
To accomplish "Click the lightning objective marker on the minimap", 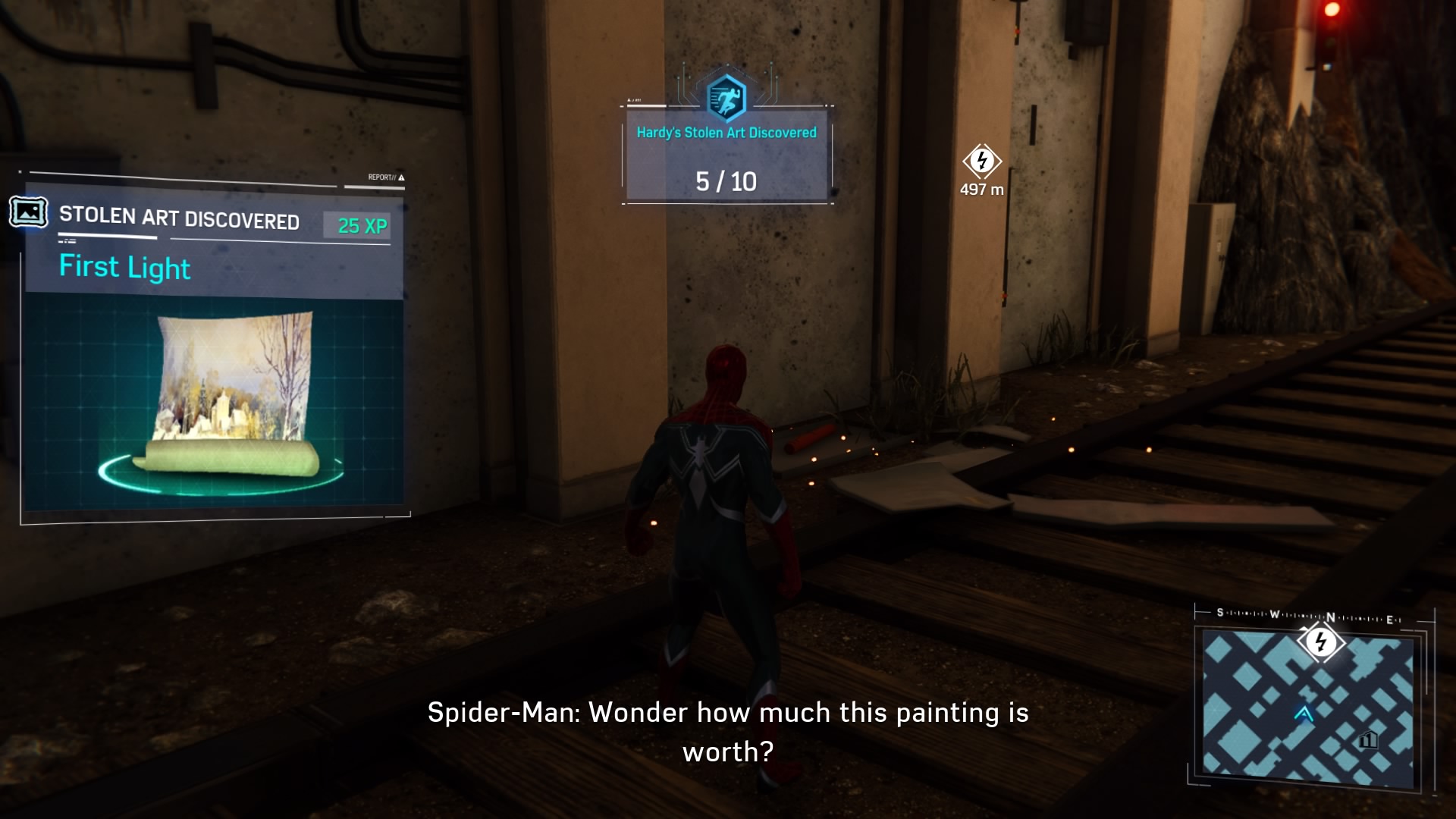I will coord(1321,643).
